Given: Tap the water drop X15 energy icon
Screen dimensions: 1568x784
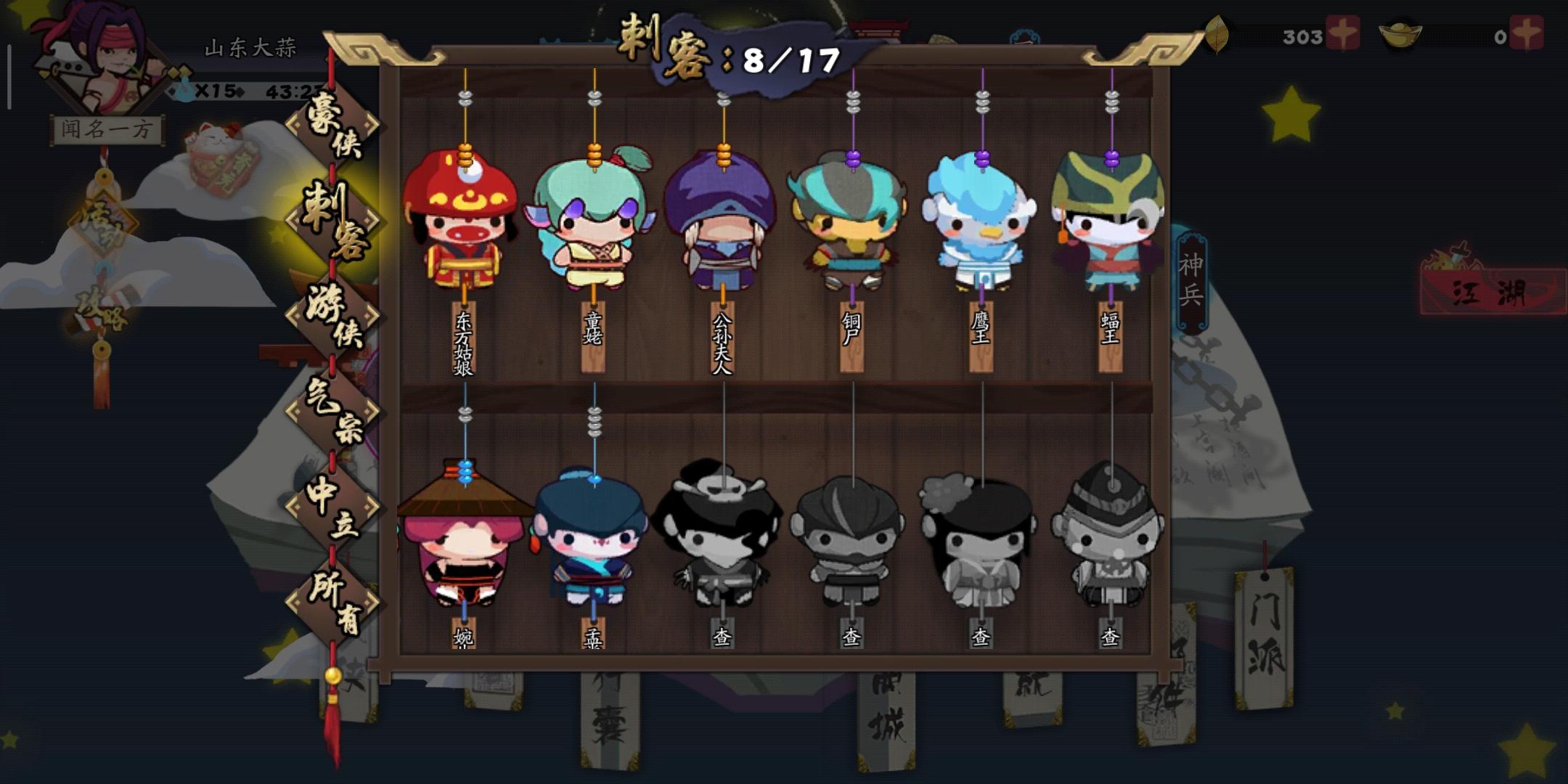Looking at the screenshot, I should tap(195, 91).
